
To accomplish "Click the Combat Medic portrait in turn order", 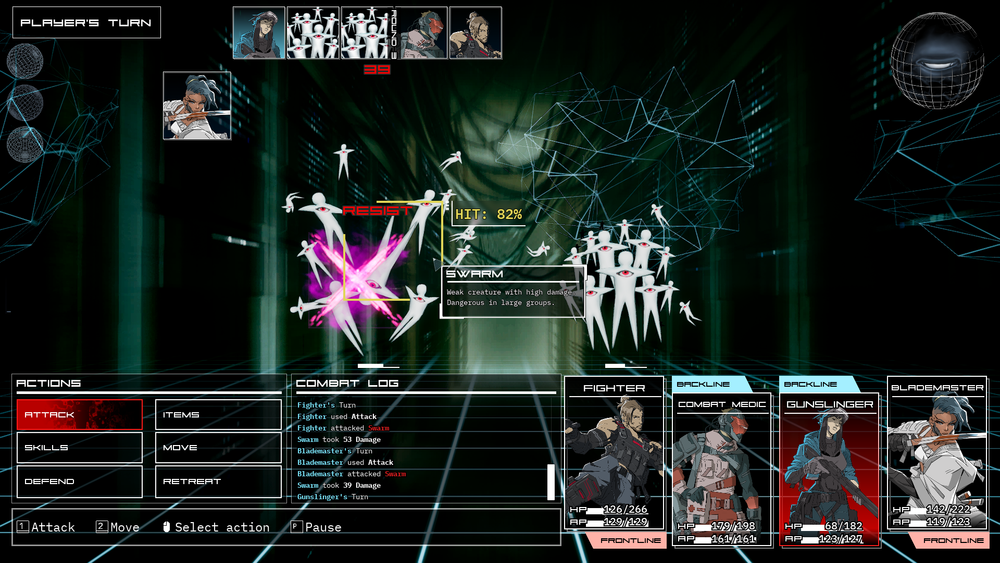I will pyautogui.click(x=422, y=33).
